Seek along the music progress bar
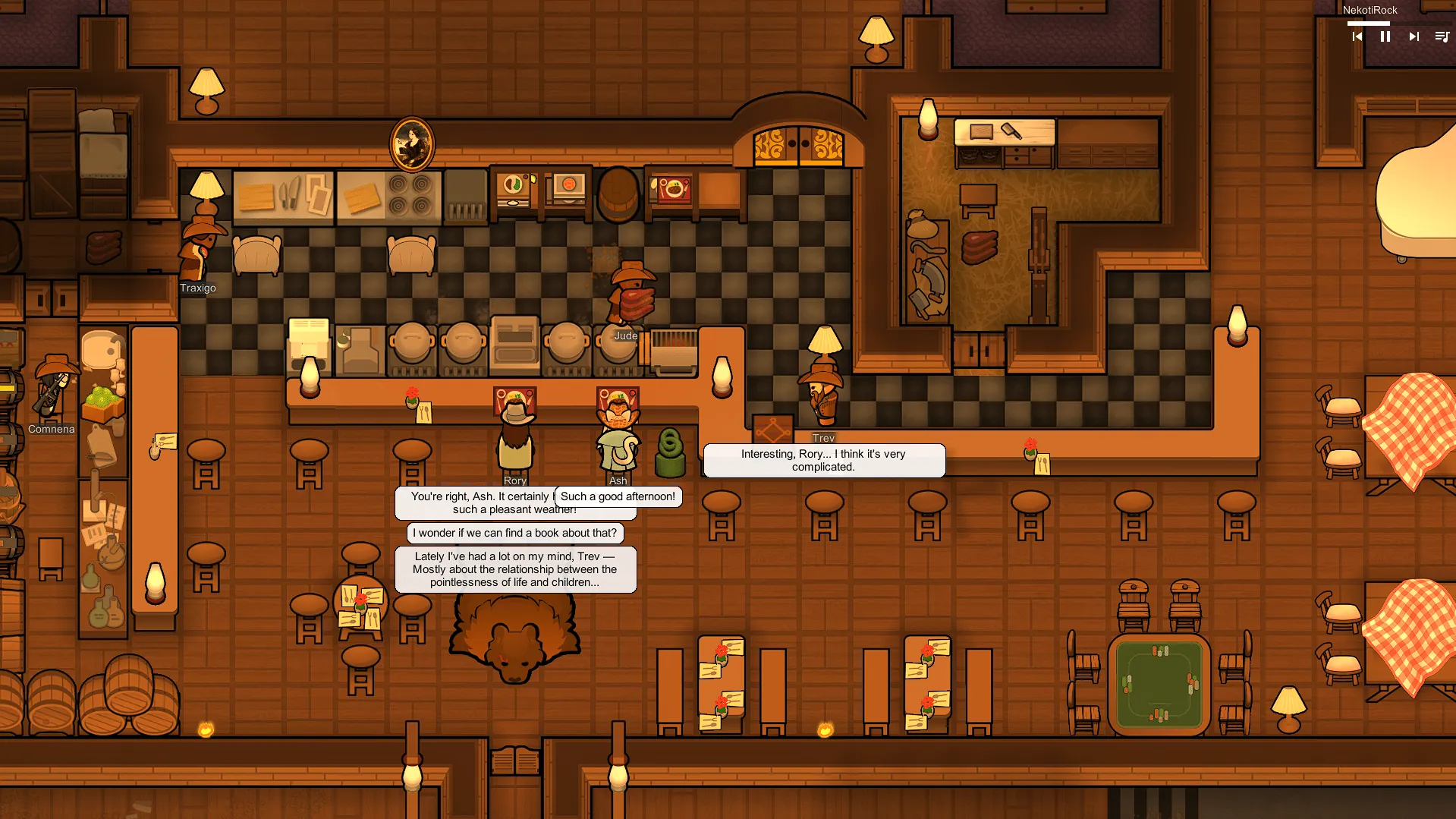 (x=1396, y=24)
